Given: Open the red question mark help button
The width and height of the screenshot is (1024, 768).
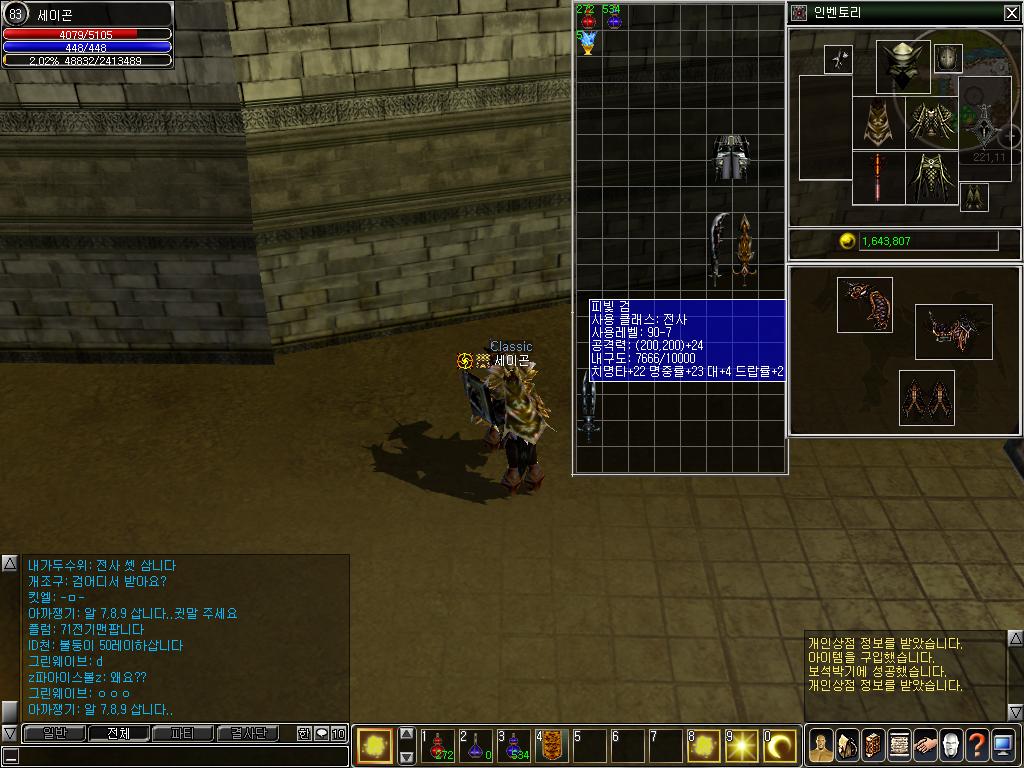Looking at the screenshot, I should (977, 744).
